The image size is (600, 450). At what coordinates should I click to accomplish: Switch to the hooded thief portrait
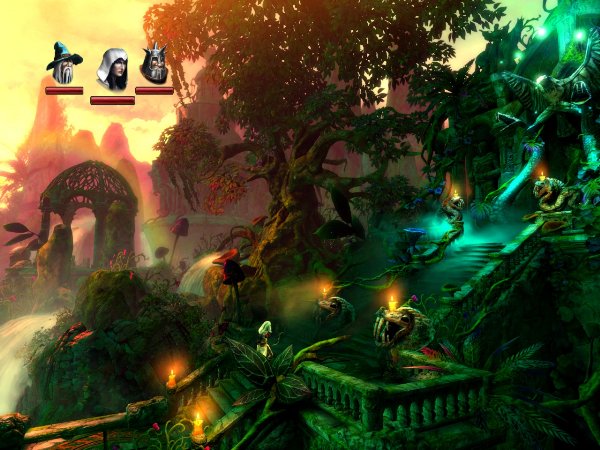pyautogui.click(x=111, y=68)
